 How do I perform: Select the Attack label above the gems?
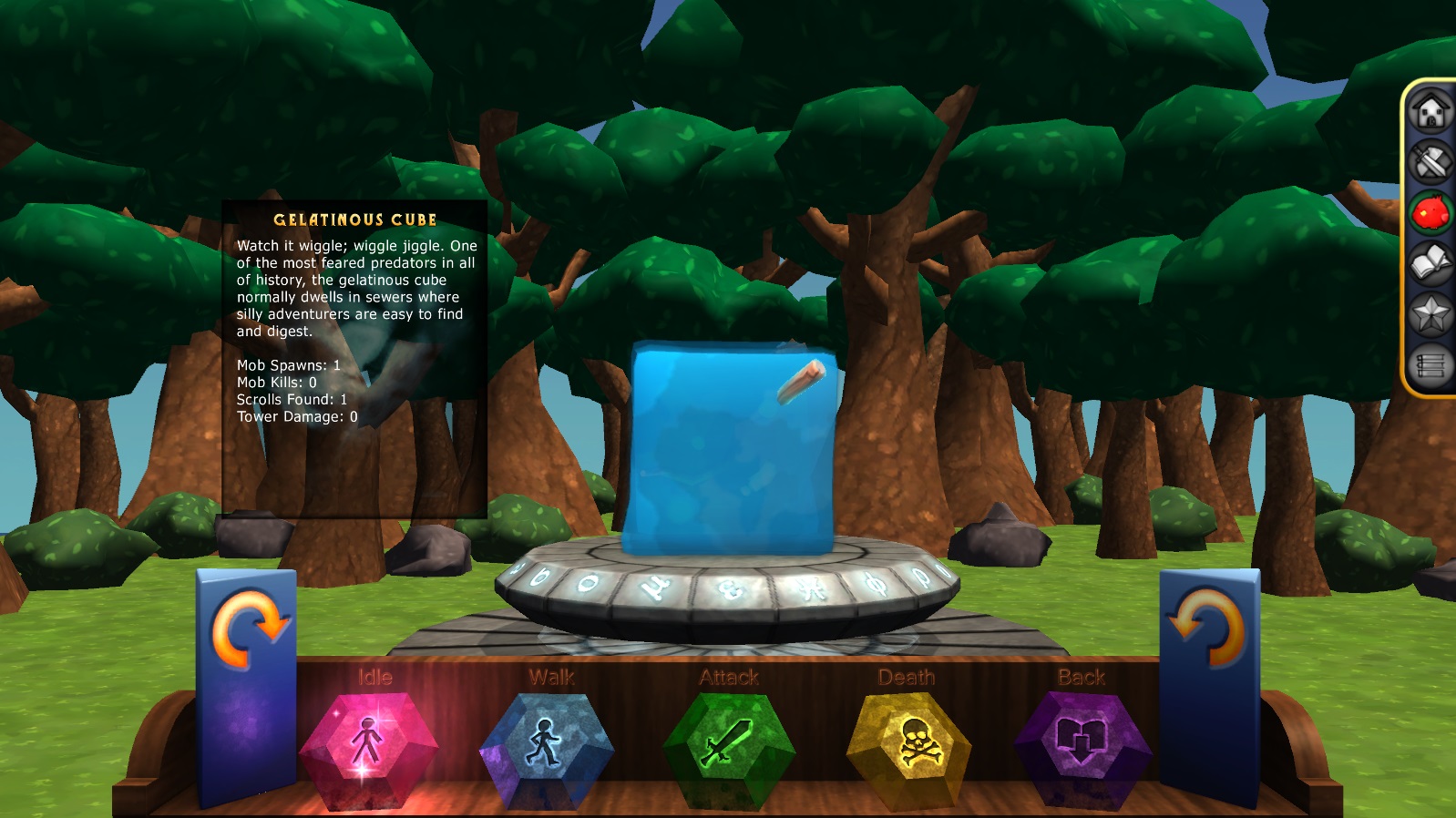tap(729, 677)
